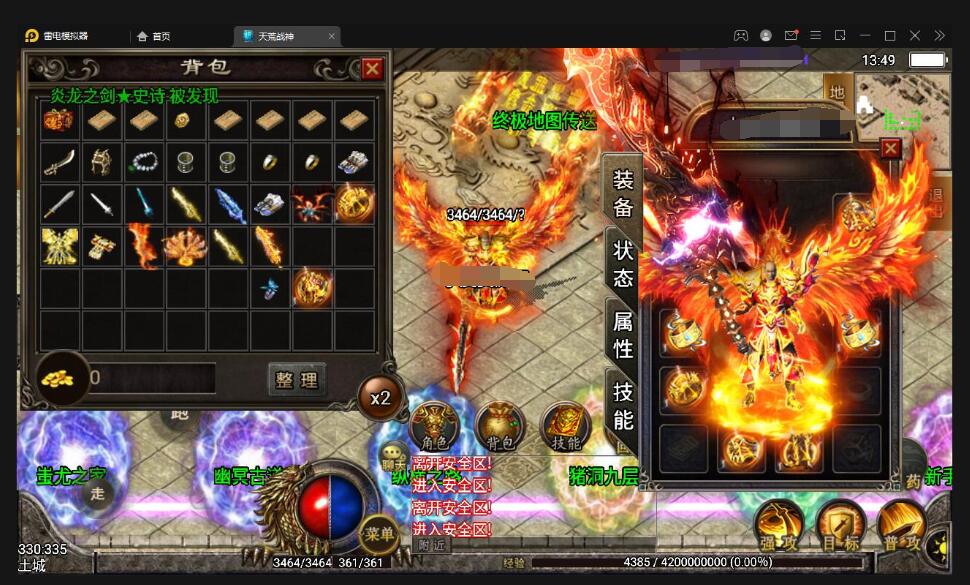
Task: Tap the 目标 target button
Action: click(x=839, y=525)
